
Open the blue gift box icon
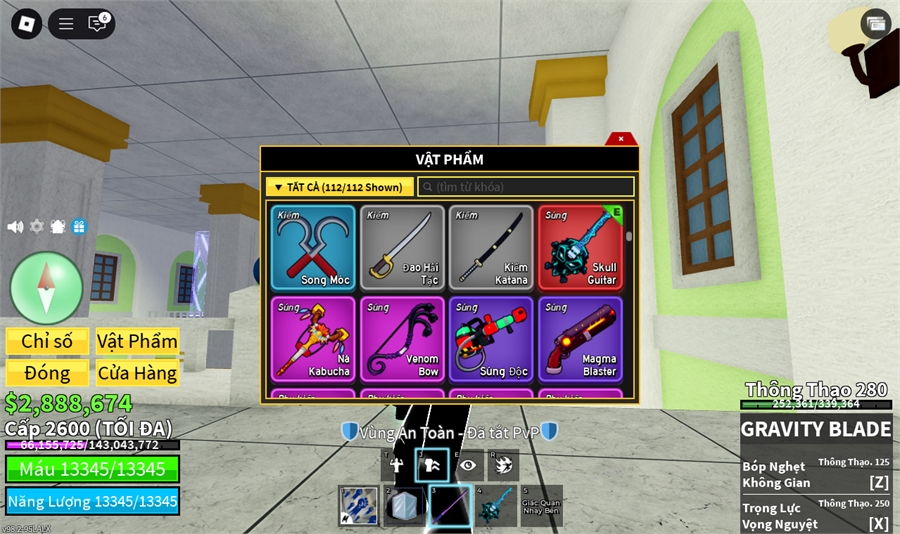(79, 227)
